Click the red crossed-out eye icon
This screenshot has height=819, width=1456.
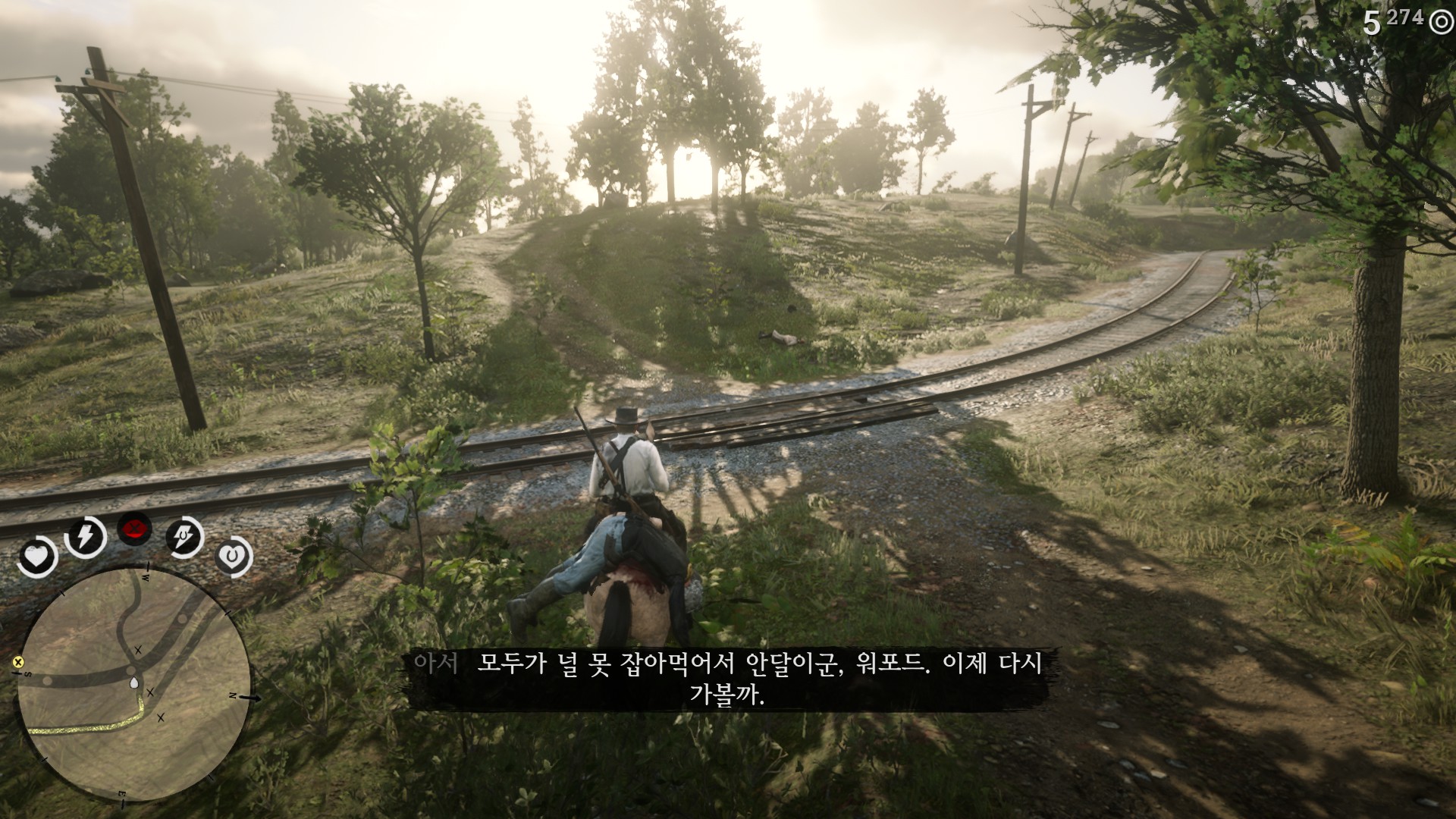tap(135, 529)
